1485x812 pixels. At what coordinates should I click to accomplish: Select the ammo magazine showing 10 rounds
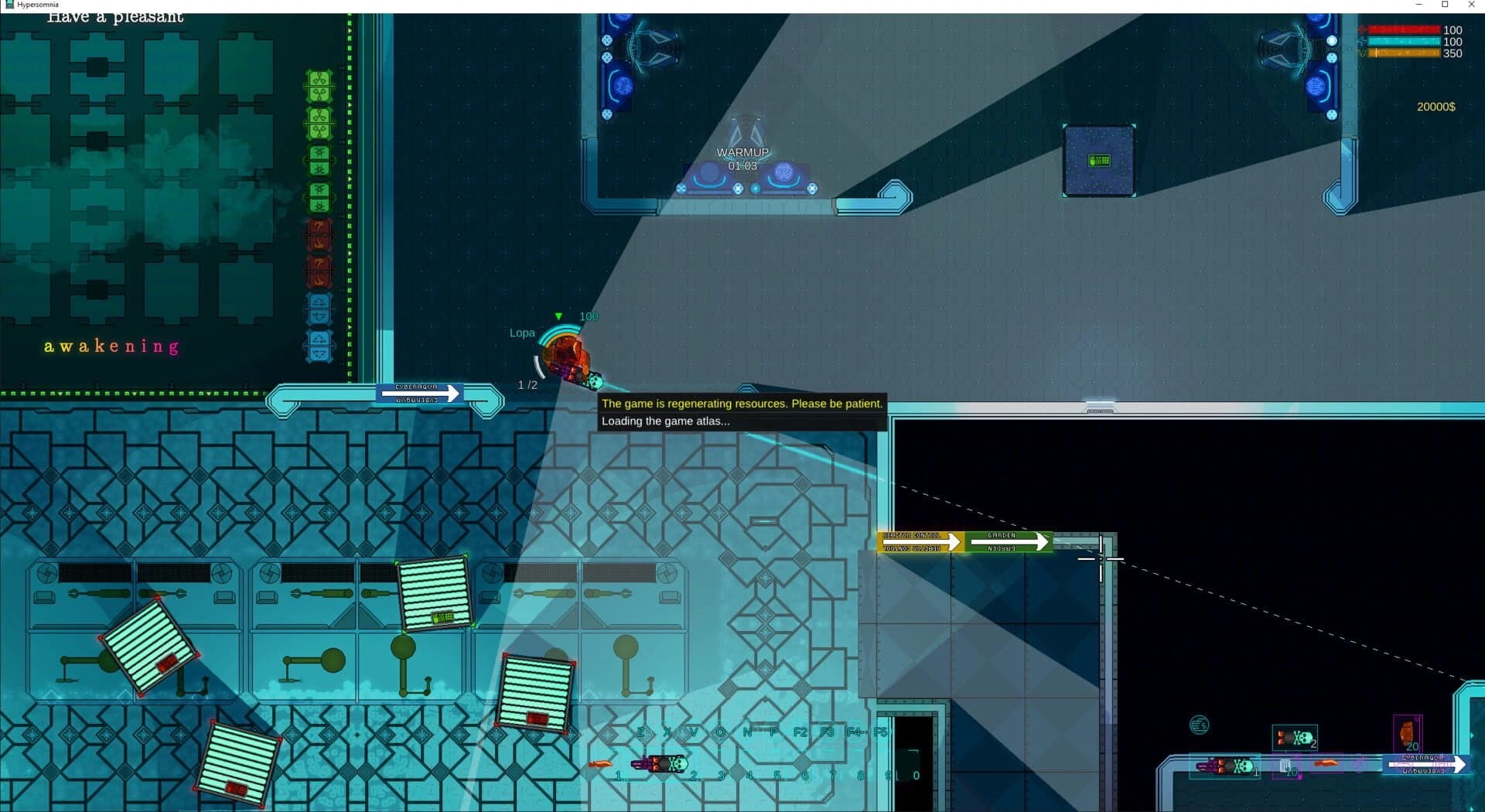[x=1284, y=765]
